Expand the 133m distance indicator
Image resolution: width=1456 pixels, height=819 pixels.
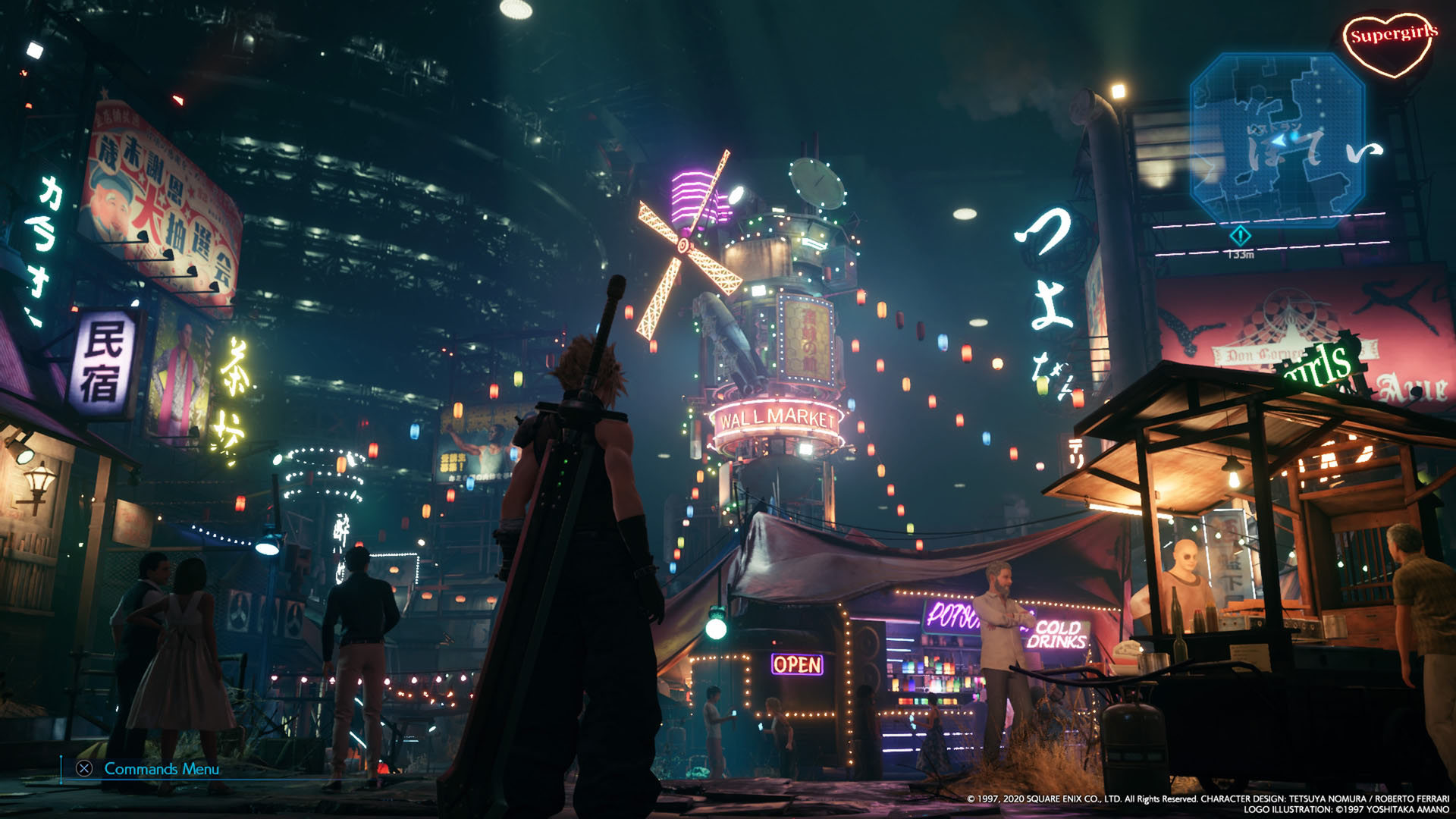(1241, 254)
